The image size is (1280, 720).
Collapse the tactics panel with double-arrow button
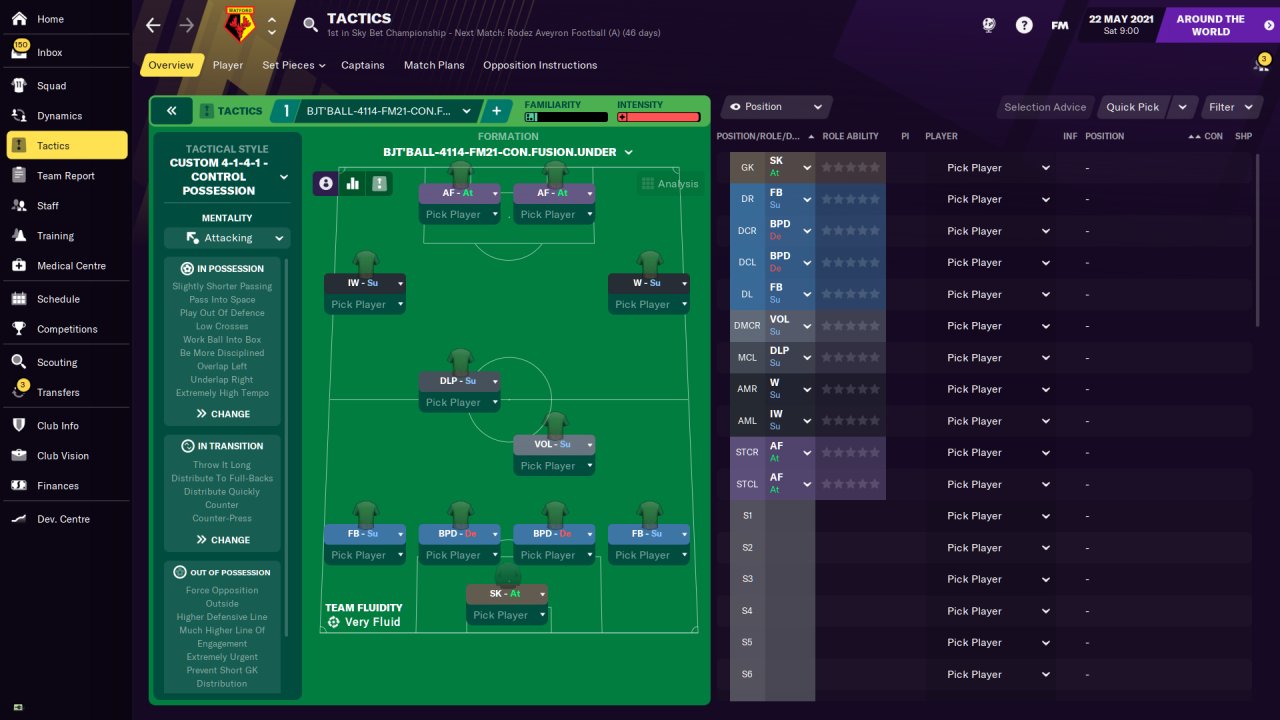click(172, 111)
